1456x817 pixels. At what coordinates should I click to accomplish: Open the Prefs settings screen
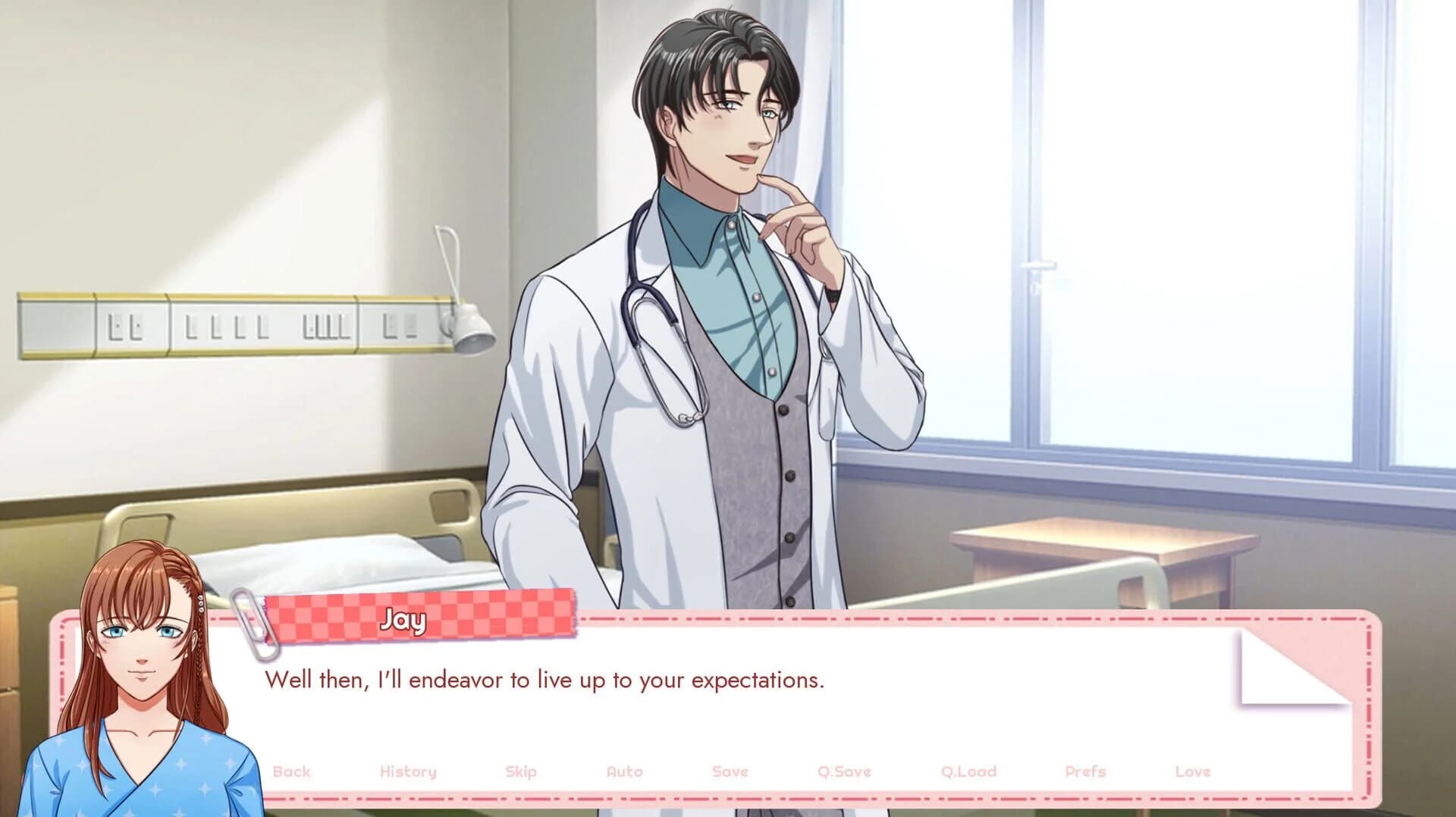pyautogui.click(x=1085, y=771)
